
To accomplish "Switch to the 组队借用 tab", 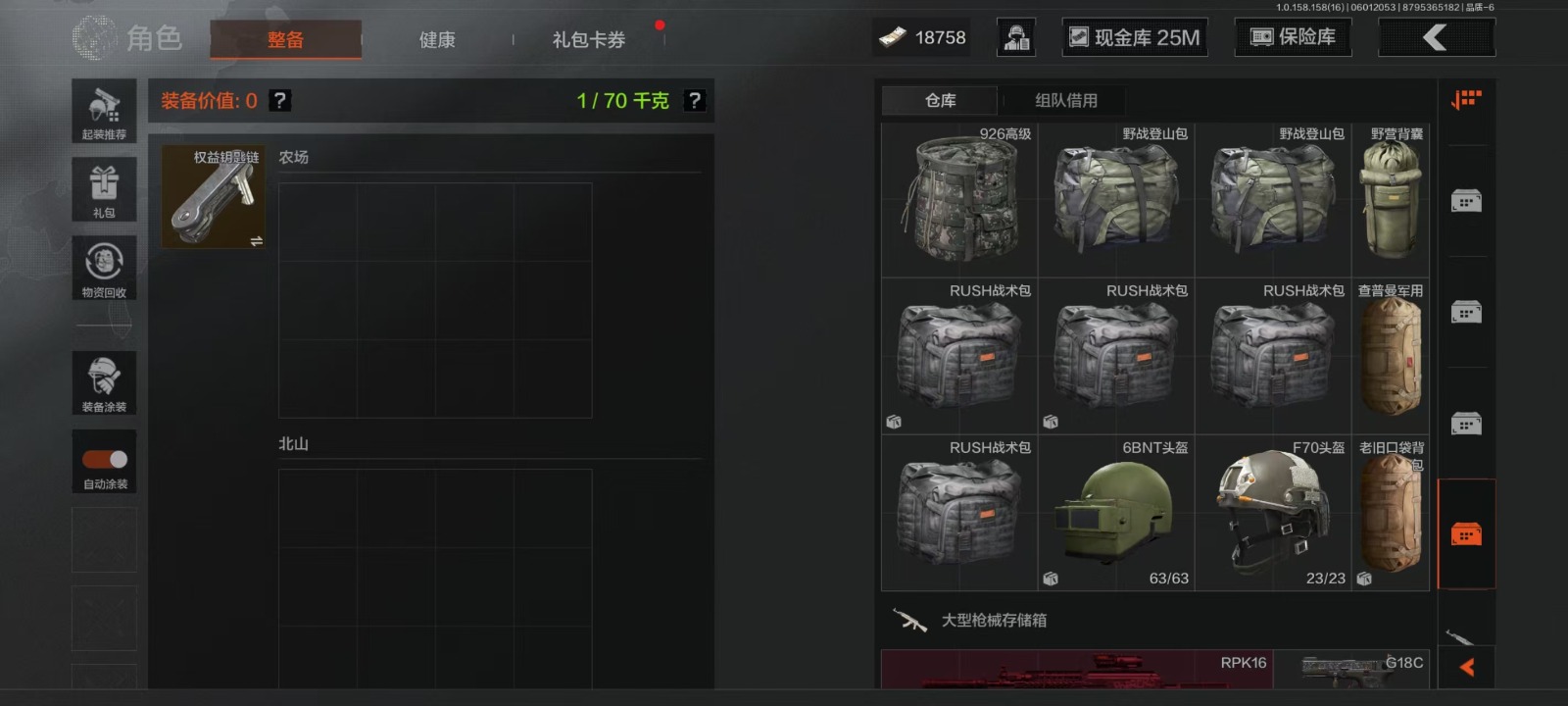I will [1066, 100].
